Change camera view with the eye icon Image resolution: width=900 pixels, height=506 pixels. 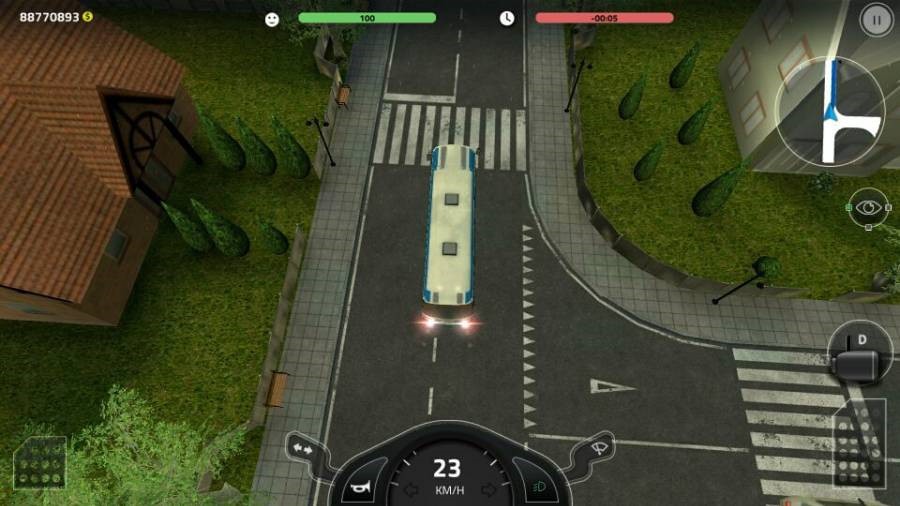[x=867, y=208]
